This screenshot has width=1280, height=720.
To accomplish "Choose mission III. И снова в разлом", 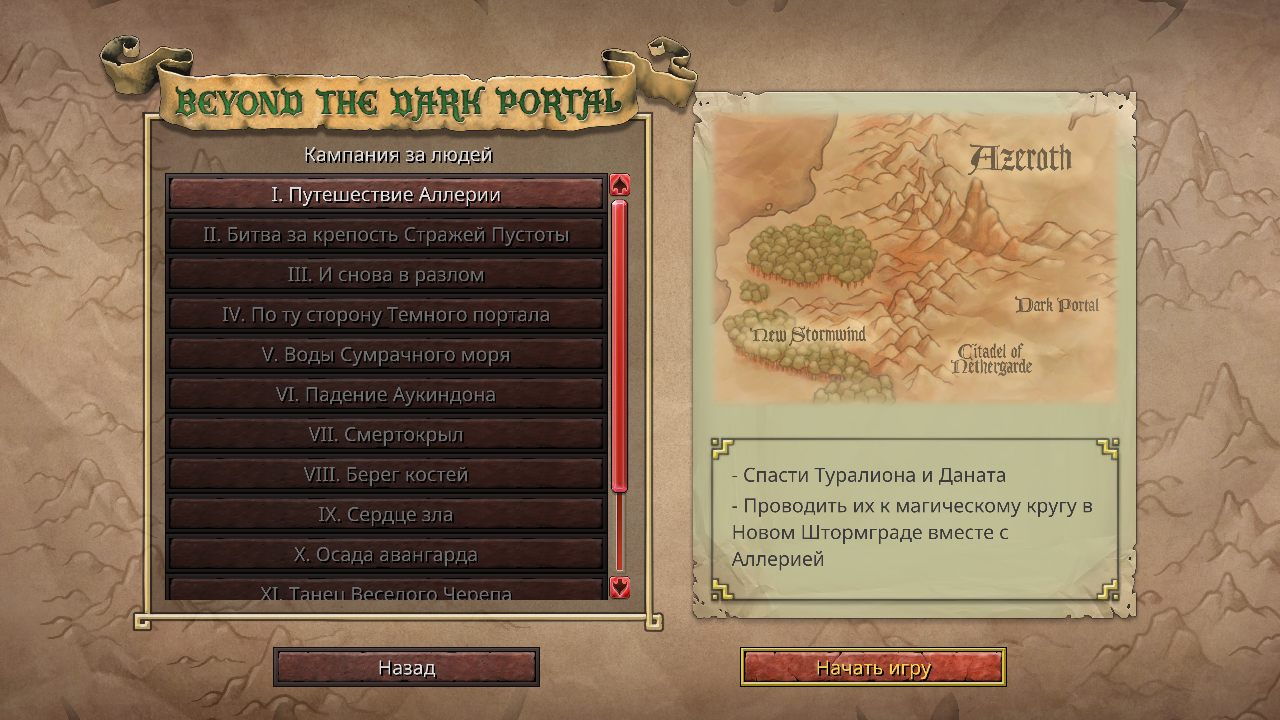I will coord(385,274).
